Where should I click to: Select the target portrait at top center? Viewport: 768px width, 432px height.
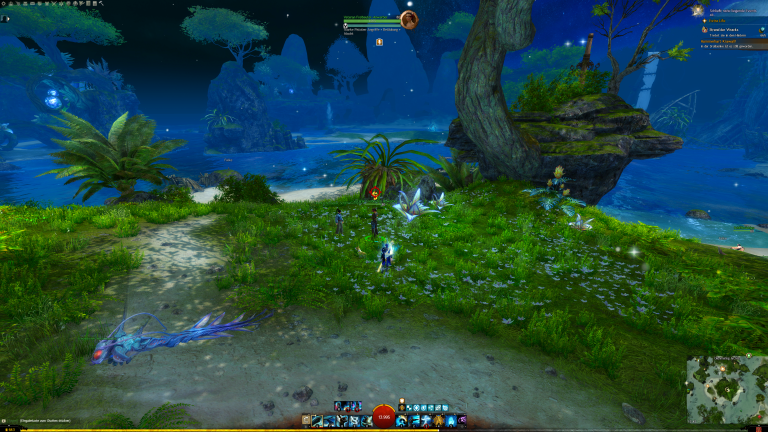tap(408, 19)
